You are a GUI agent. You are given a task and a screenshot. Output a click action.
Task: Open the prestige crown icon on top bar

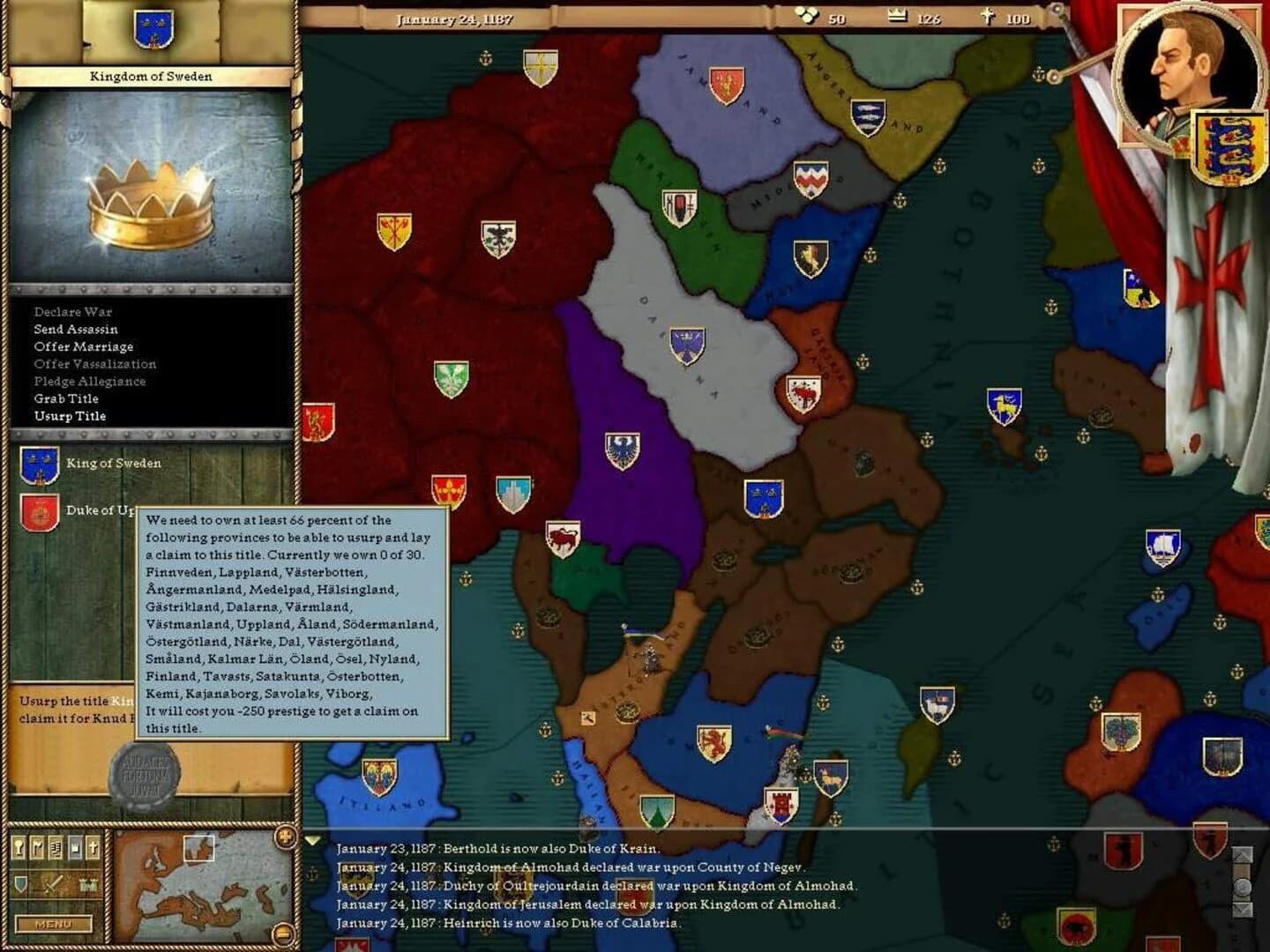[898, 15]
